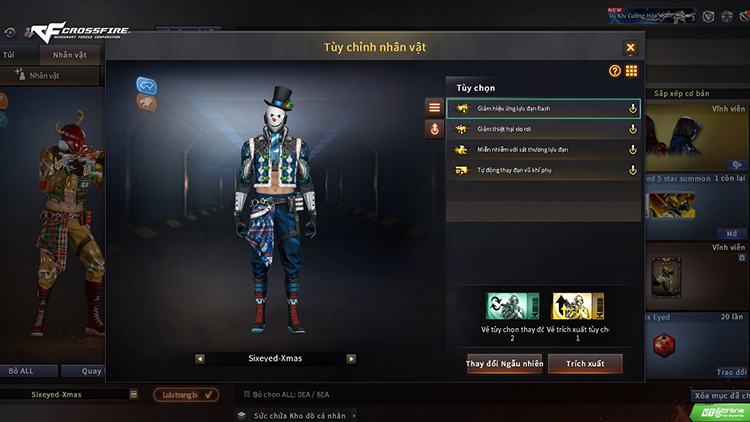Activate the Trích xuất button
This screenshot has width=750, height=422.
585,364
